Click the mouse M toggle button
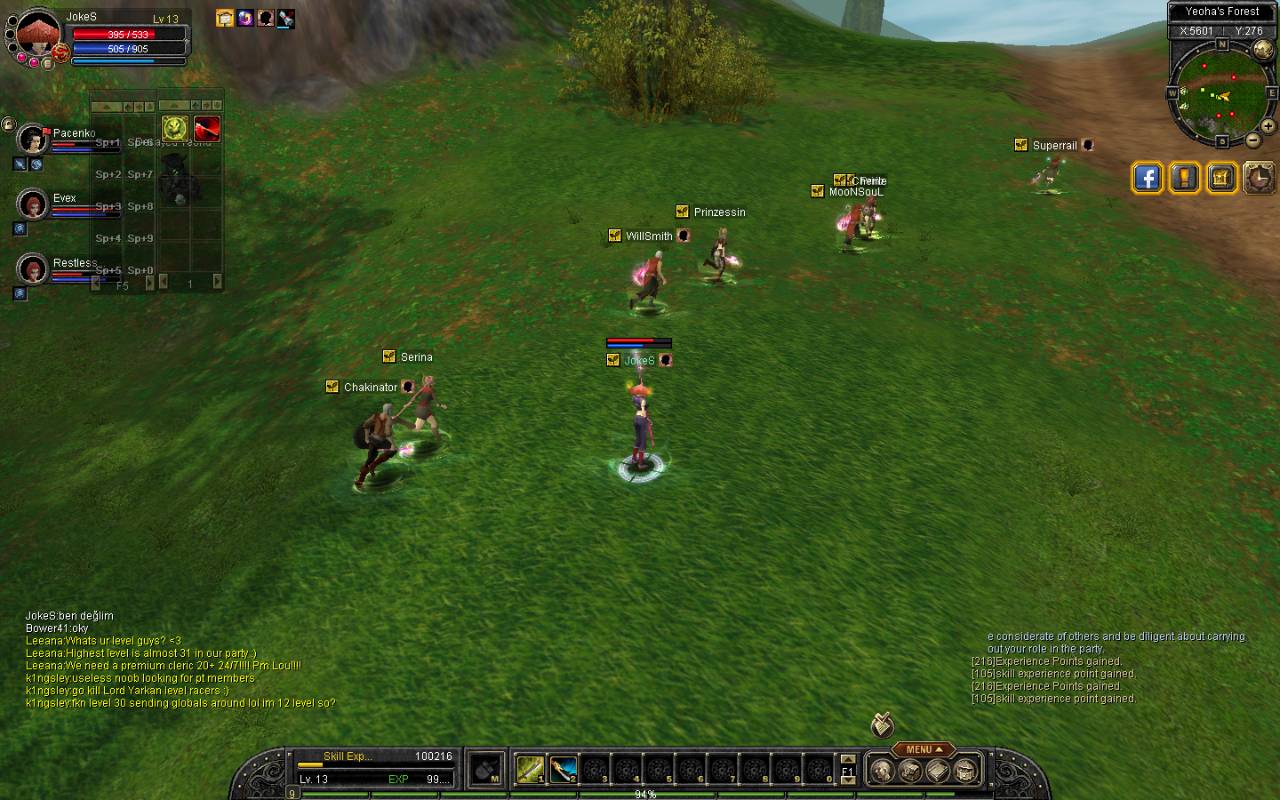This screenshot has height=800, width=1280. click(485, 770)
